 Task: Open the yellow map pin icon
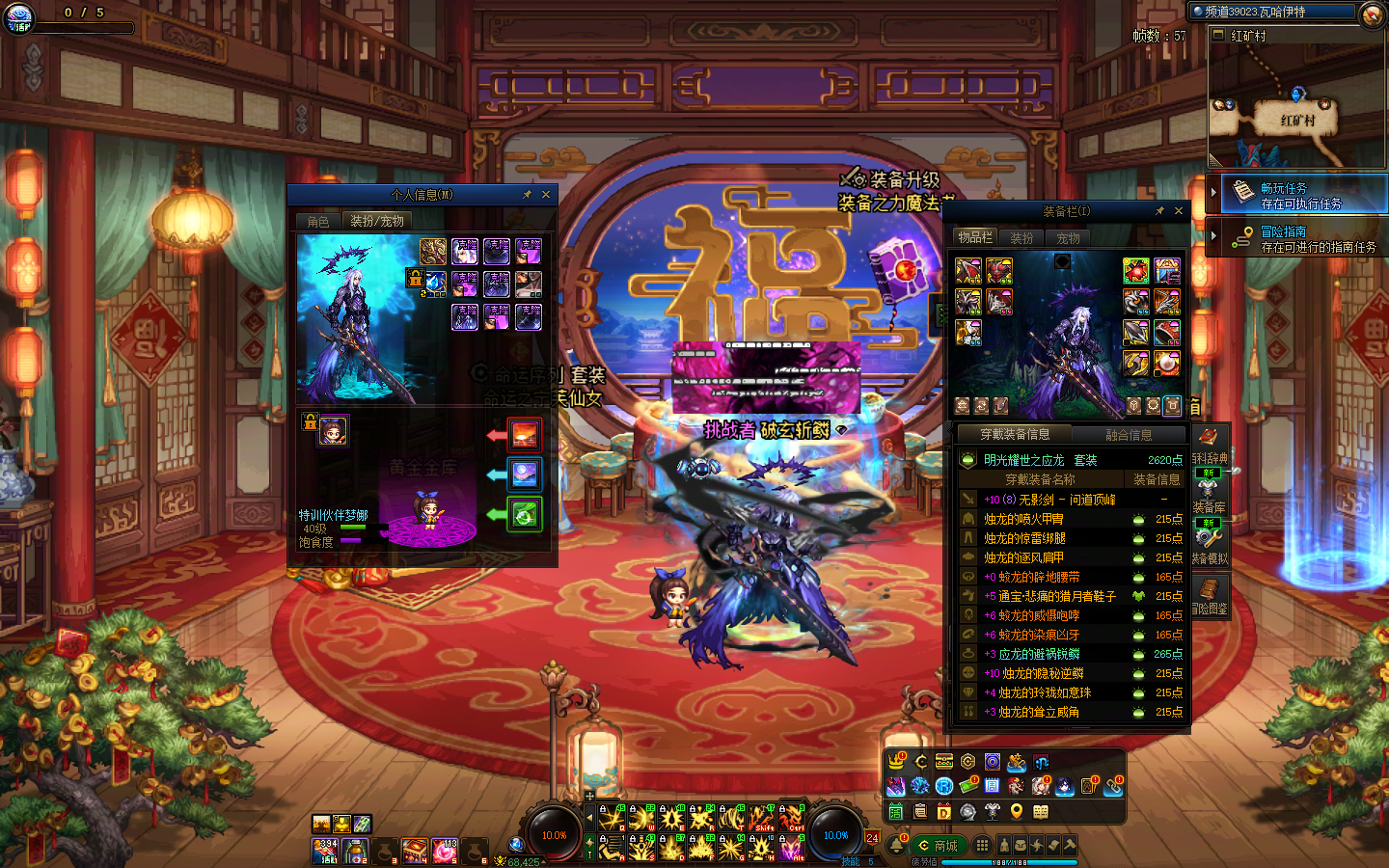click(1016, 812)
